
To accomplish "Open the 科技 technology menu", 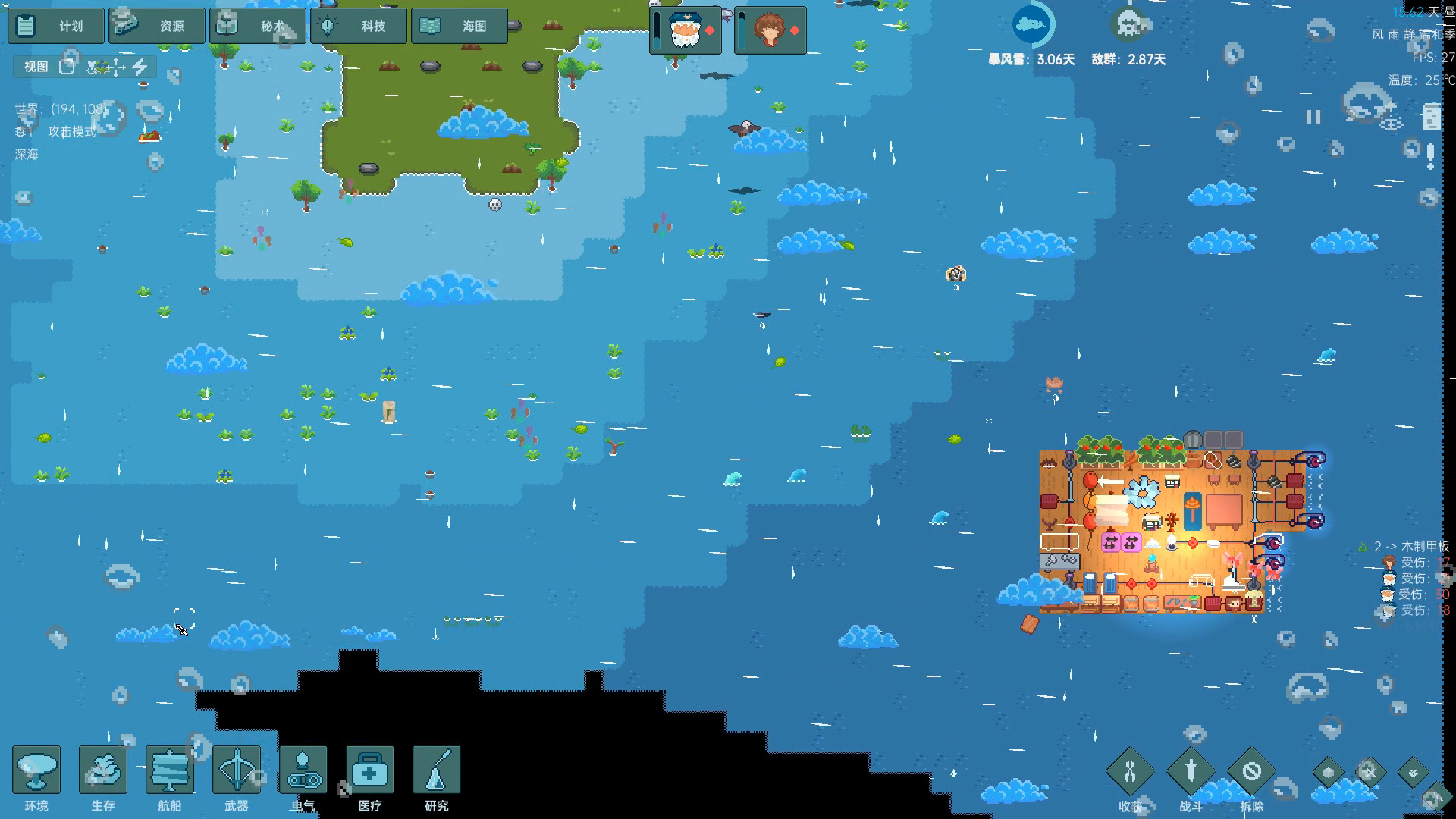I will click(358, 25).
